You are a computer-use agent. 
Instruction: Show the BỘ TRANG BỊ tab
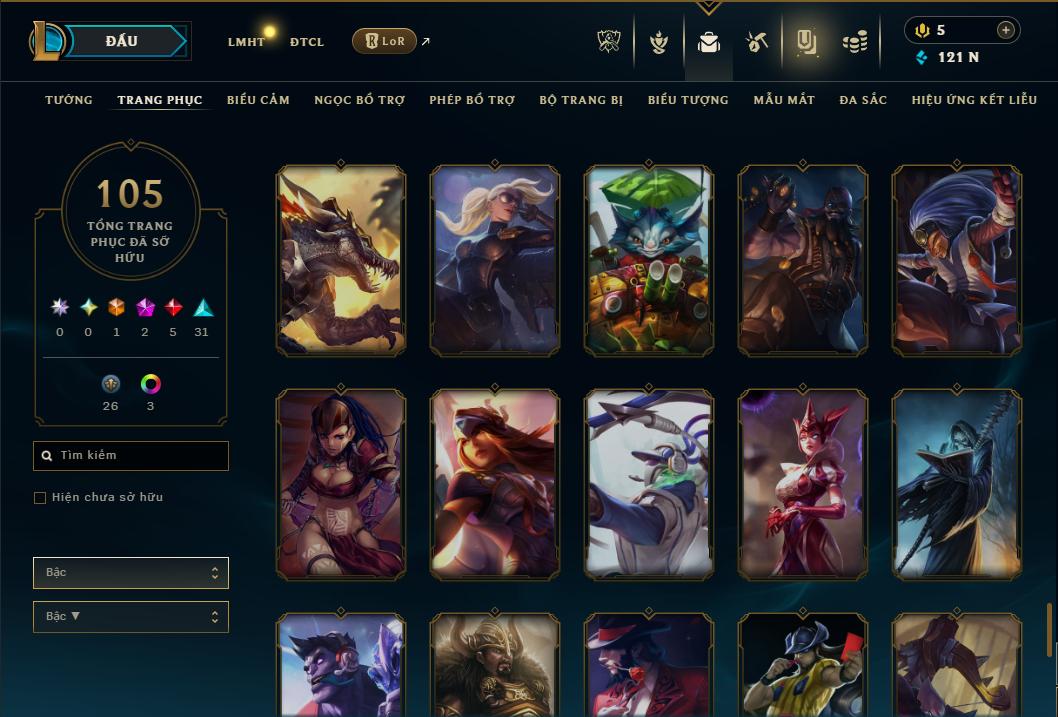581,100
